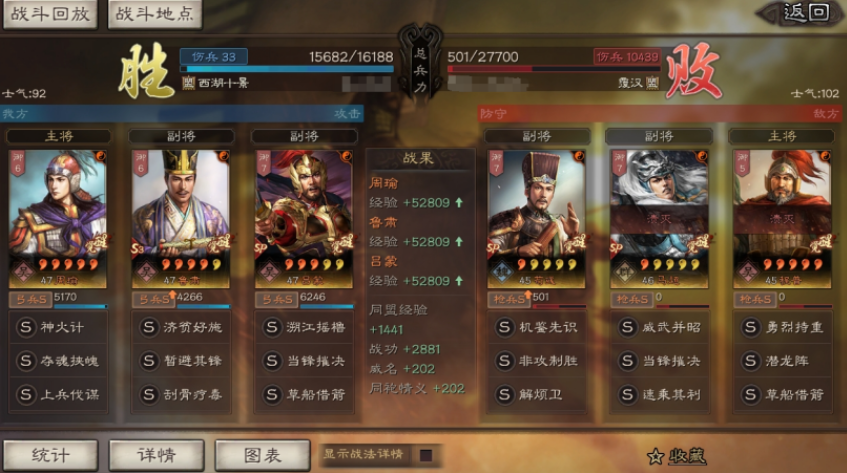This screenshot has height=473, width=847.
Task: Show the 图表 chart view
Action: 262,455
